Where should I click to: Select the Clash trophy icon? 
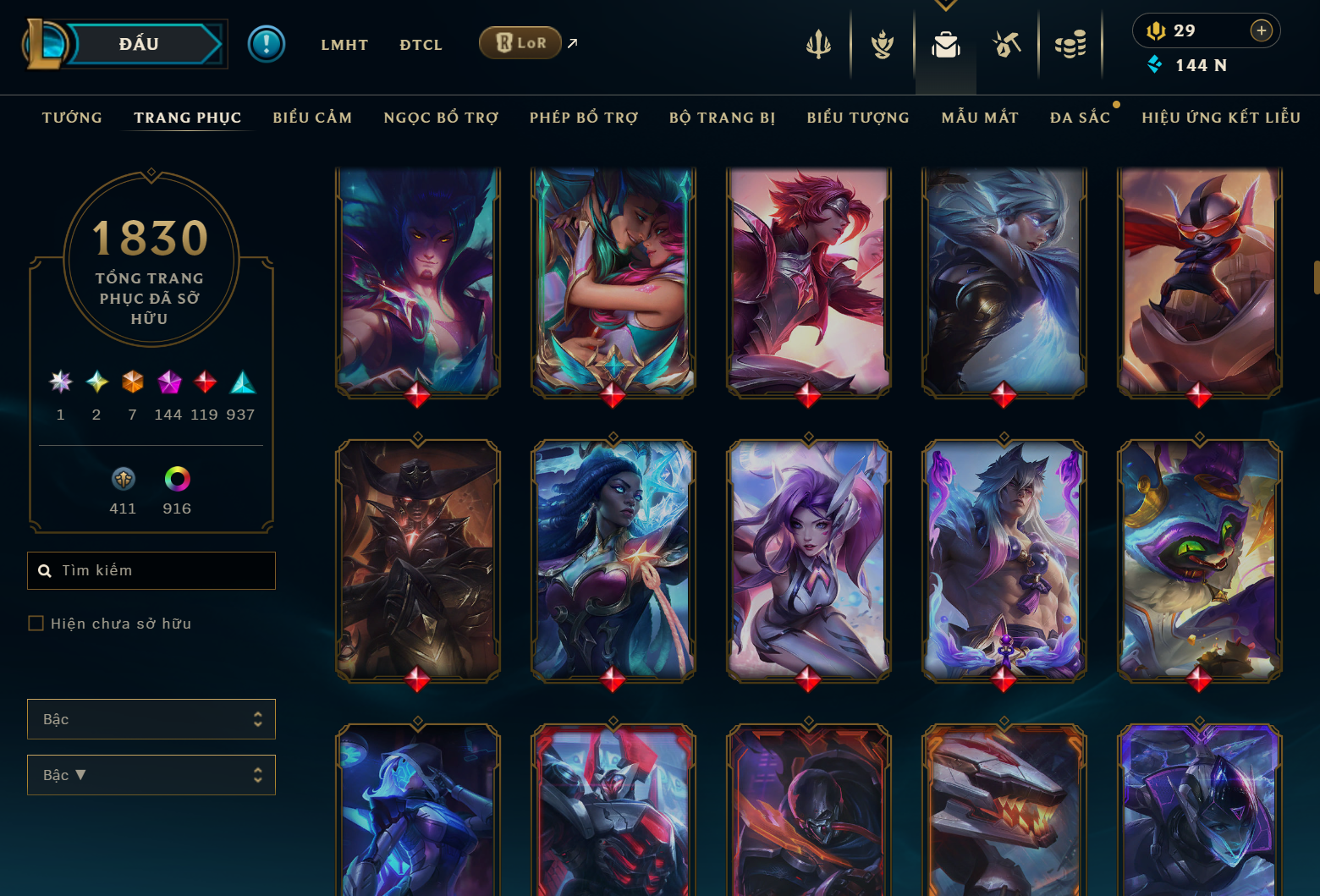[x=881, y=44]
